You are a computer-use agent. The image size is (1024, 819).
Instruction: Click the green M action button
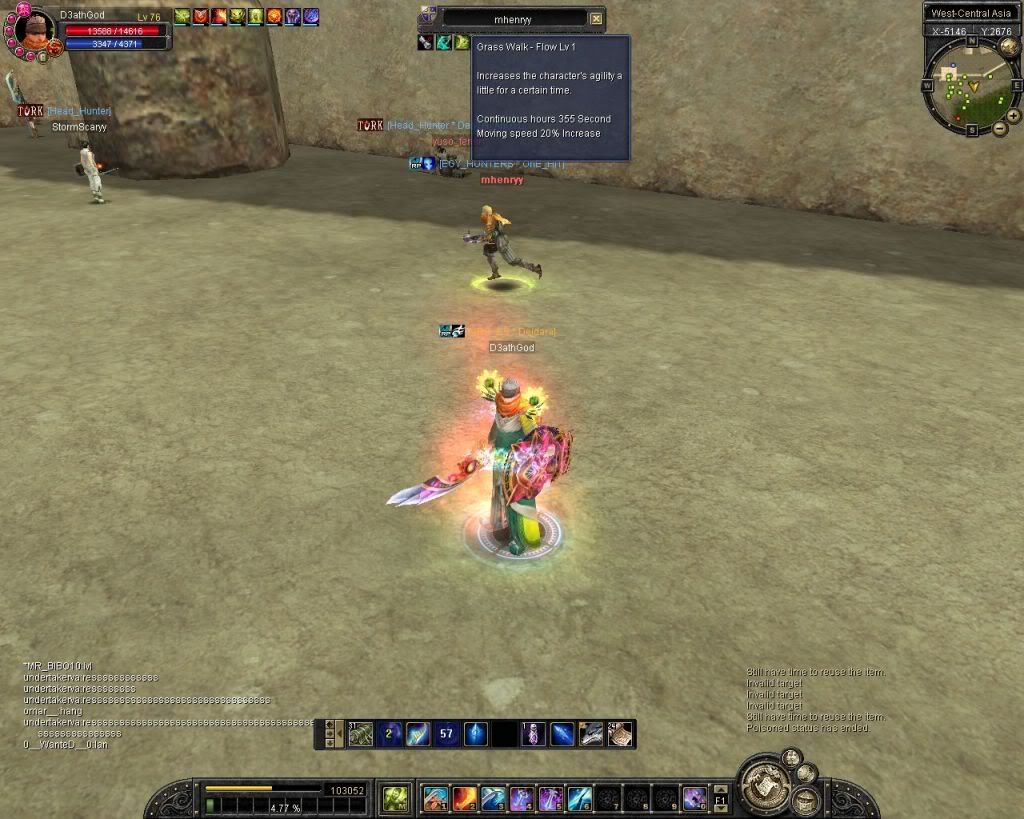(395, 798)
